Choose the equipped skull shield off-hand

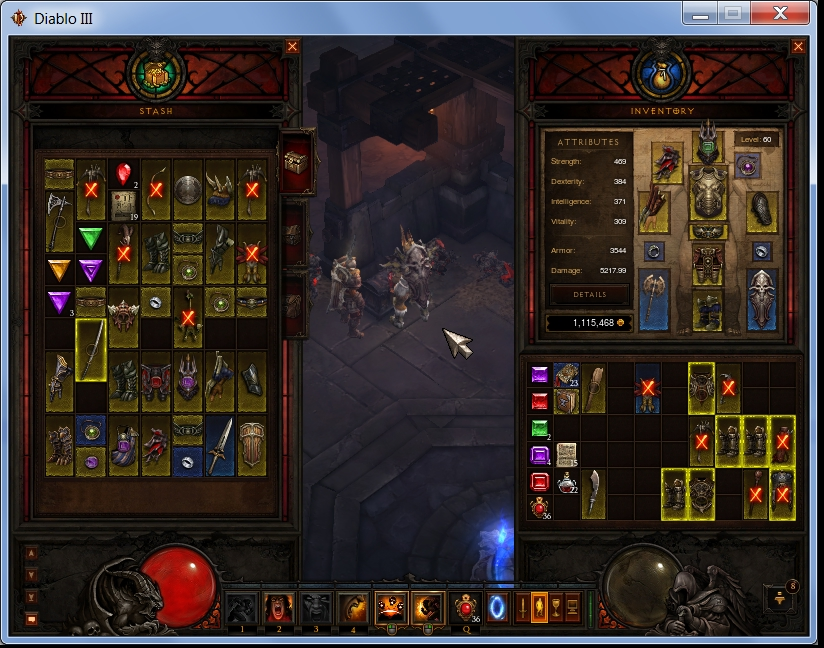(763, 299)
